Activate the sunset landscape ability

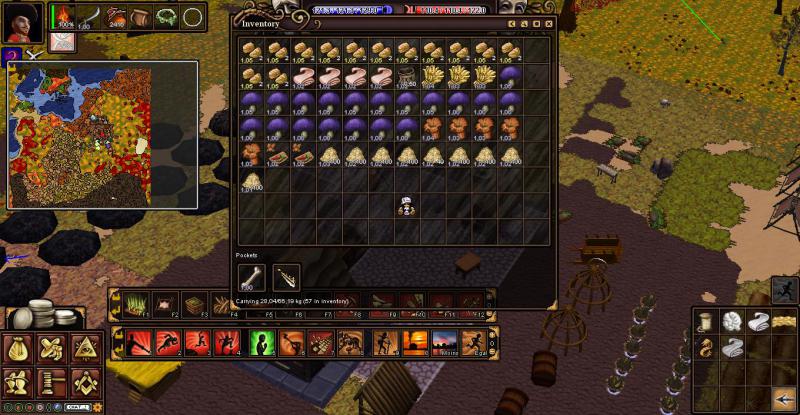416,344
